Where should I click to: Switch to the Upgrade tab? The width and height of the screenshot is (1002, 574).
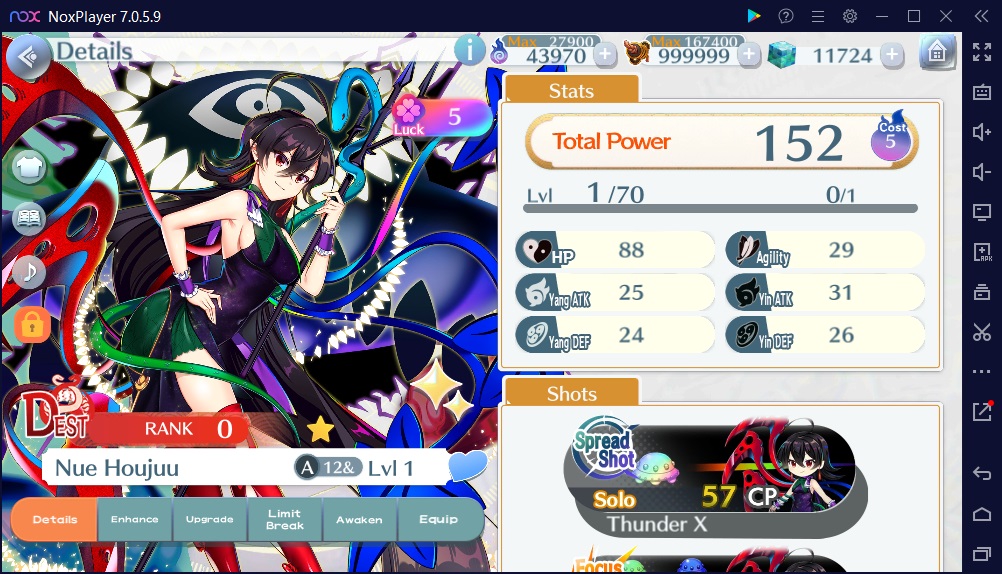pos(209,520)
